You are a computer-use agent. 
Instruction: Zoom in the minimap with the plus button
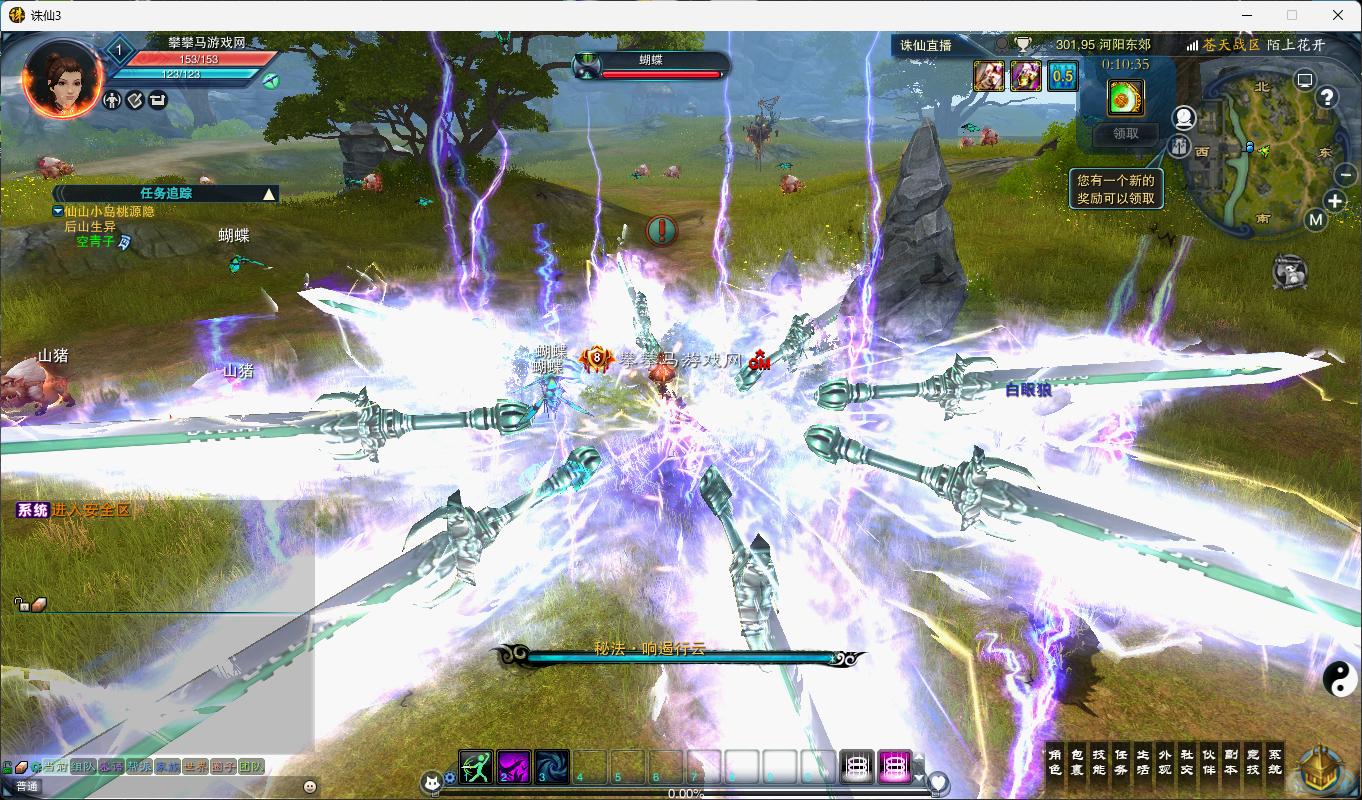tap(1335, 201)
